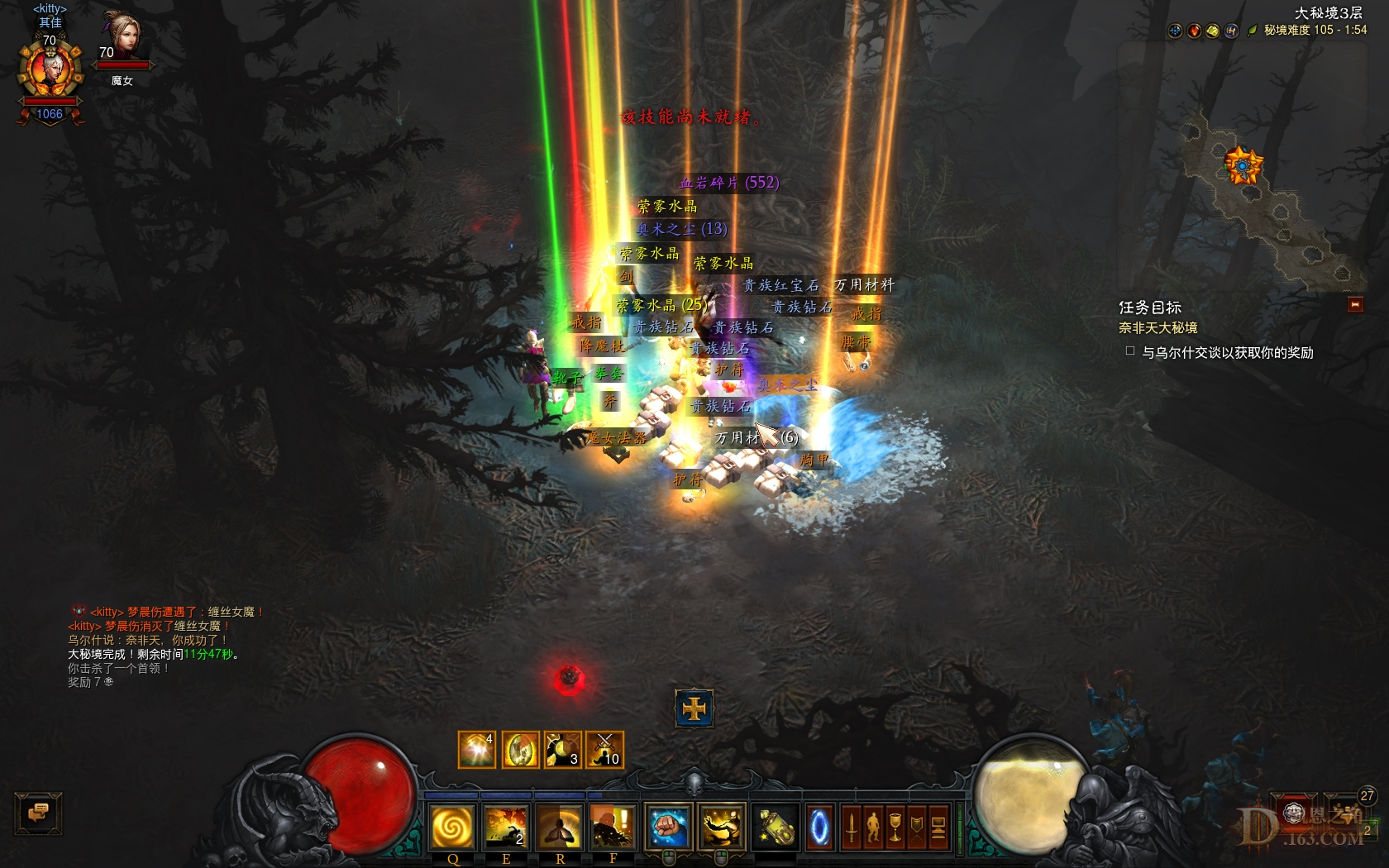Viewport: 1389px width, 868px height.
Task: Drink the yellow potion in the action bar
Action: (775, 827)
